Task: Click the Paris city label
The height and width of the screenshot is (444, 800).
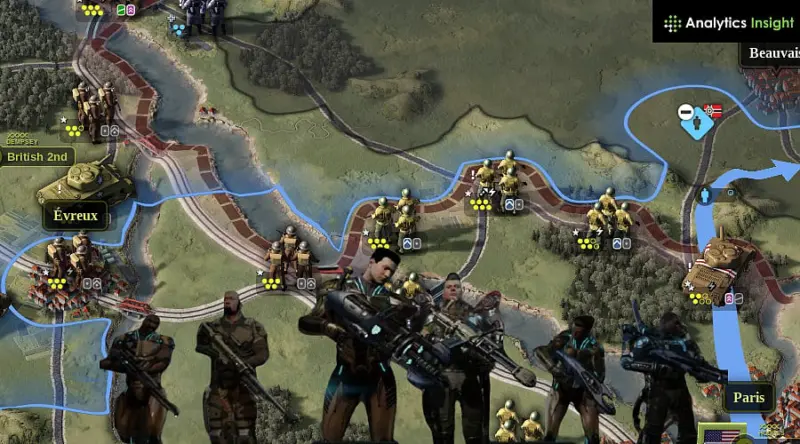Action: 748,397
